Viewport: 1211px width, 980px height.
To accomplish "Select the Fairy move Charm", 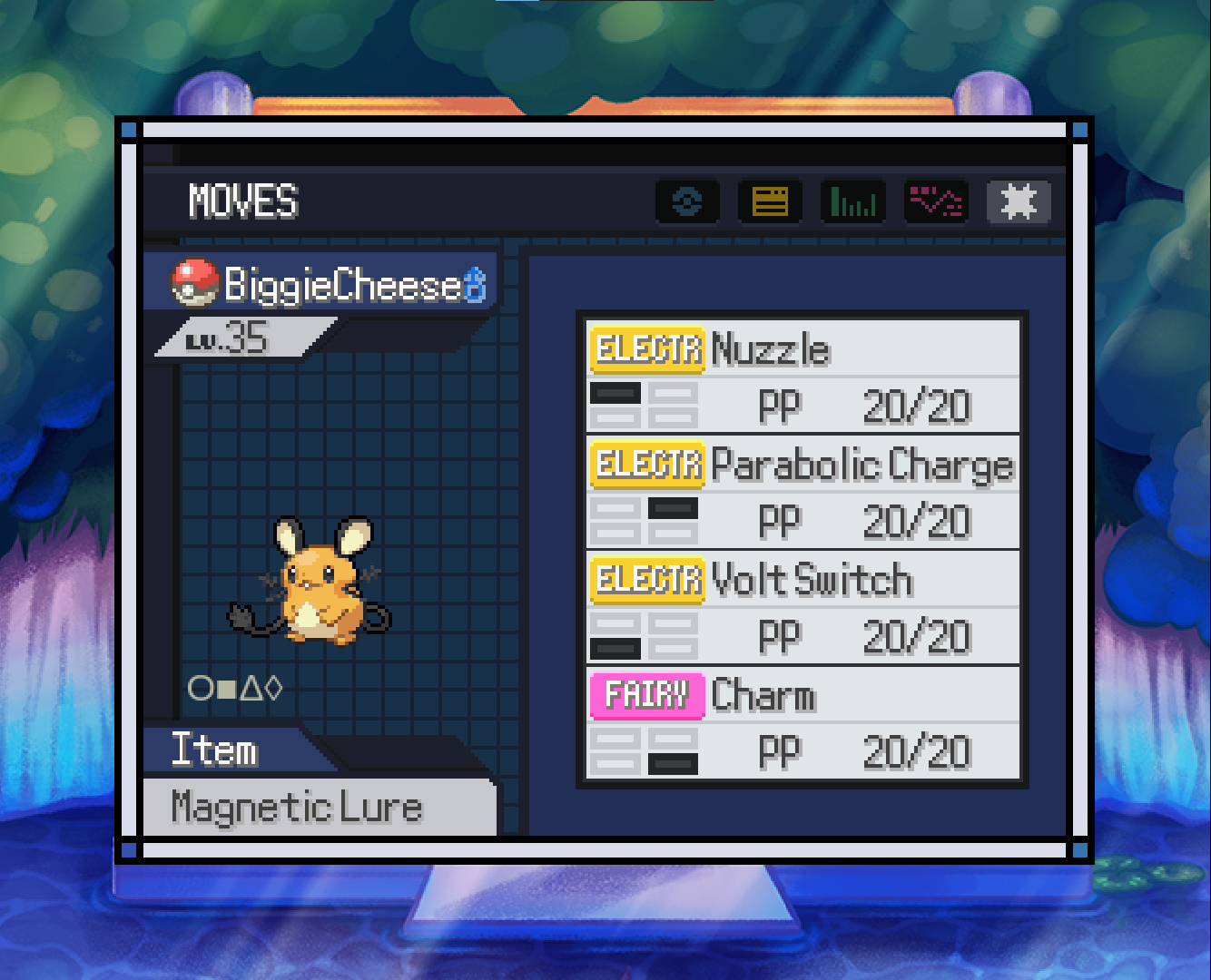I will [x=802, y=722].
